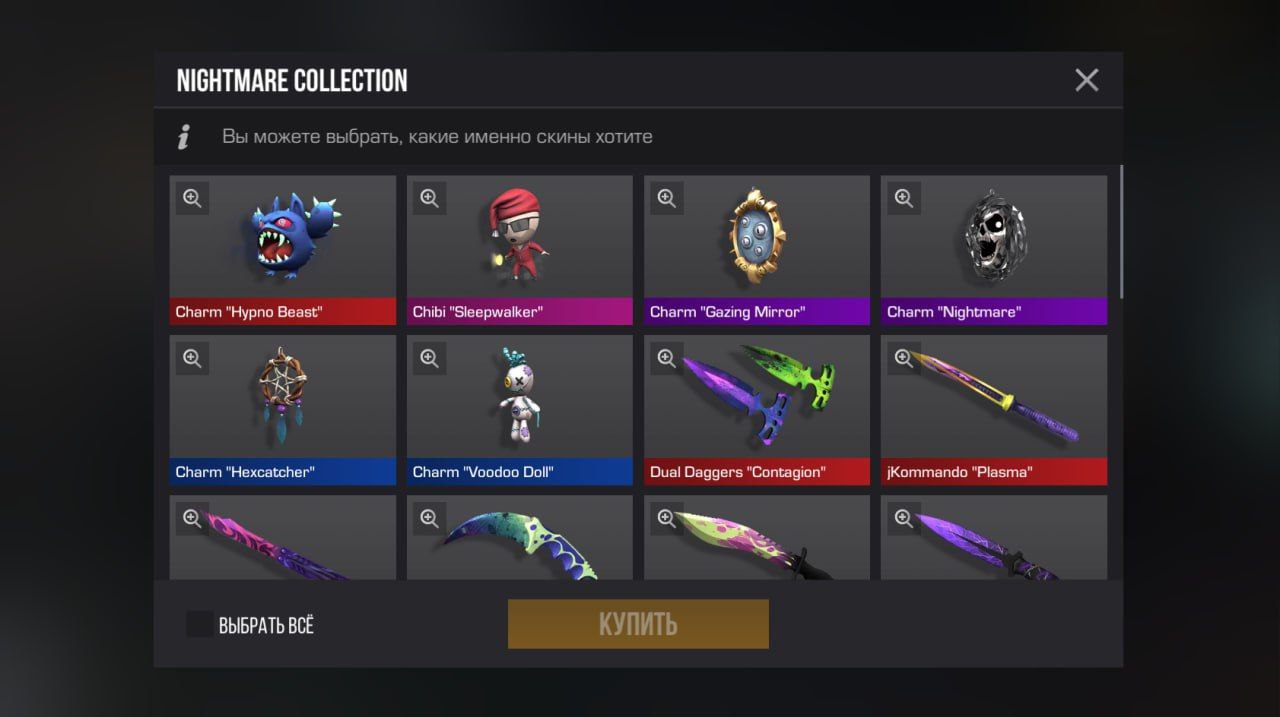Choose the Chibi "Sleepwalker" item
Image resolution: width=1280 pixels, height=717 pixels.
click(x=519, y=248)
